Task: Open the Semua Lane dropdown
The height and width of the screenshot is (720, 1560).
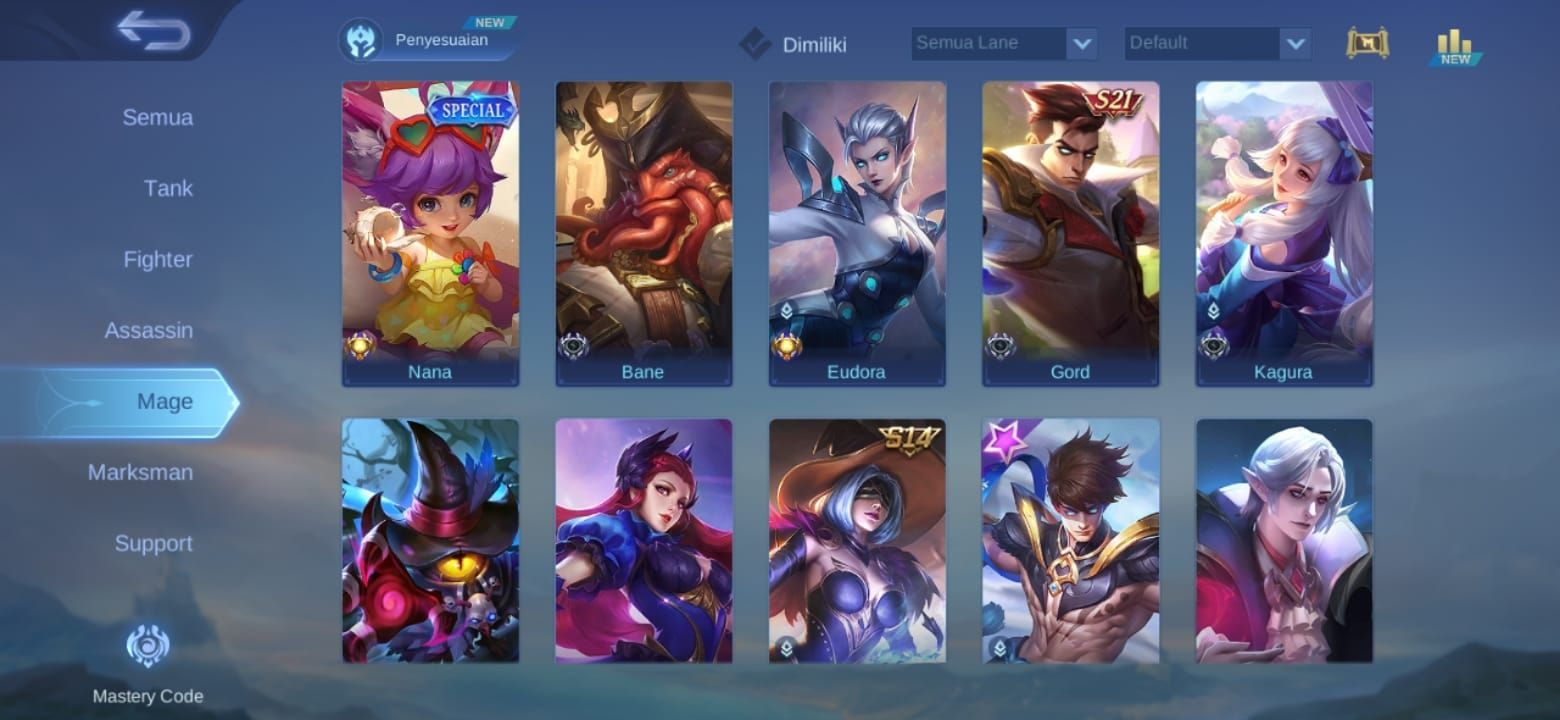Action: (x=1003, y=42)
